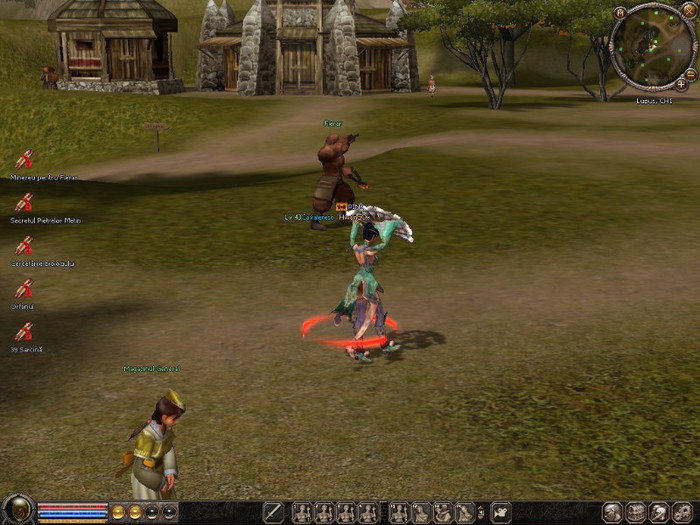
Task: Open the Orfanul quest scroll
Action: pyautogui.click(x=24, y=288)
